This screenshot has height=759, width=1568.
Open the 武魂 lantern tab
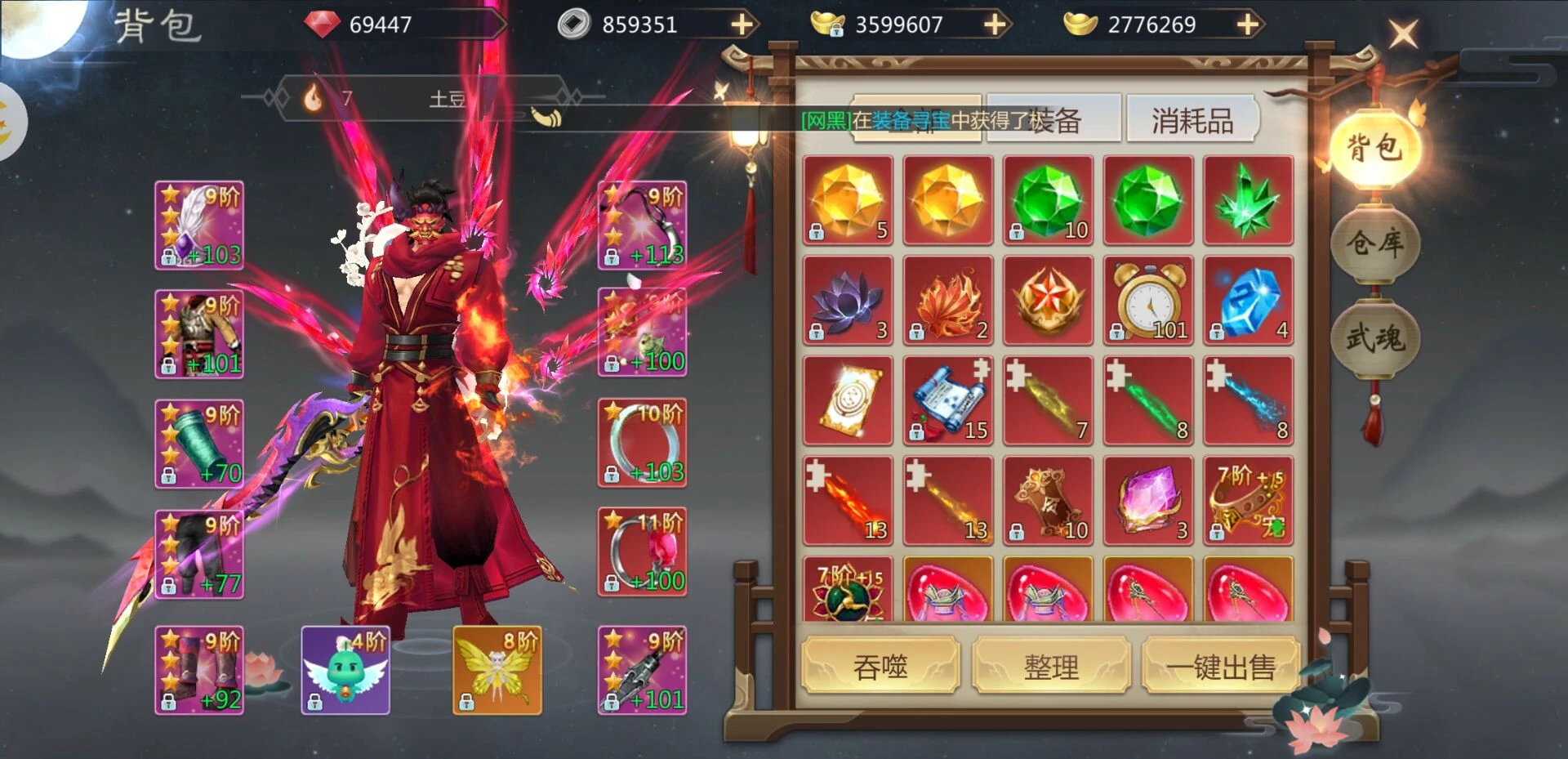click(x=1375, y=337)
